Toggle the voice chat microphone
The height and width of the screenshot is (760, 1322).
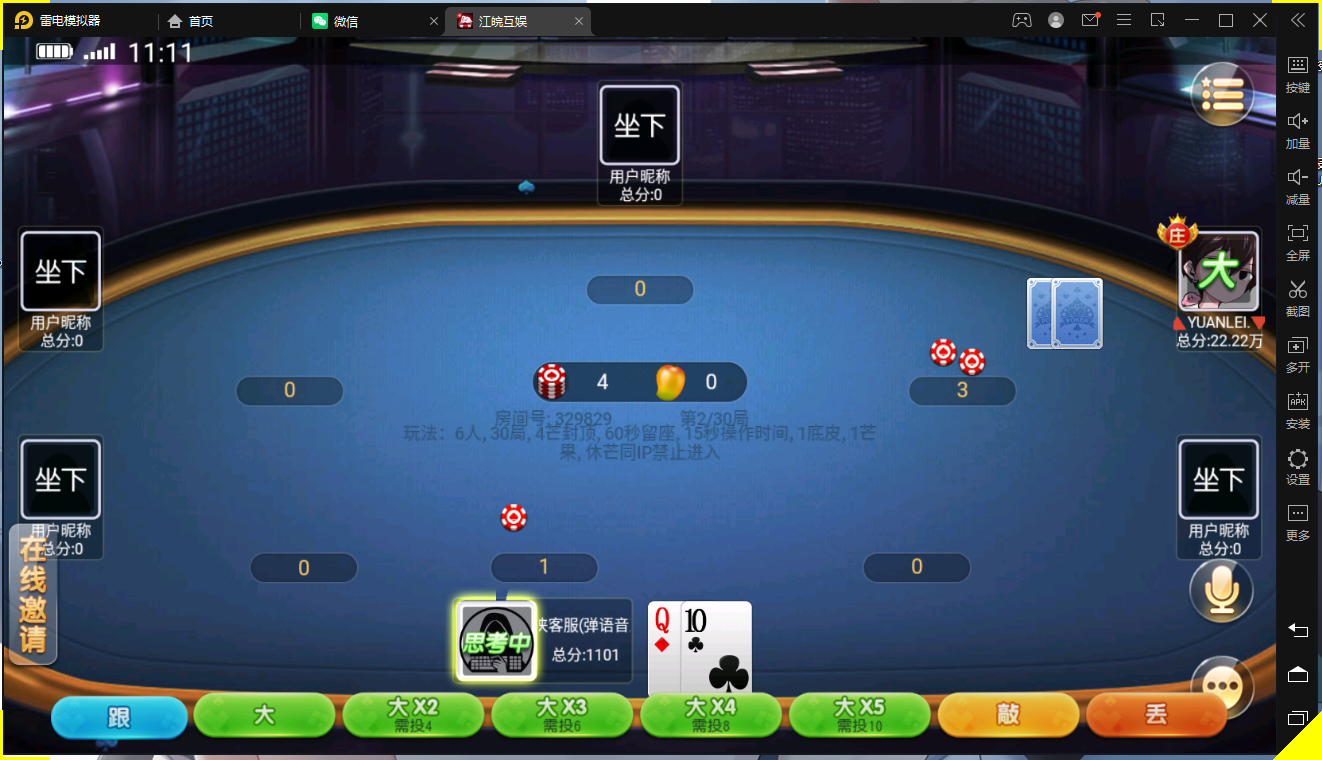click(1221, 590)
